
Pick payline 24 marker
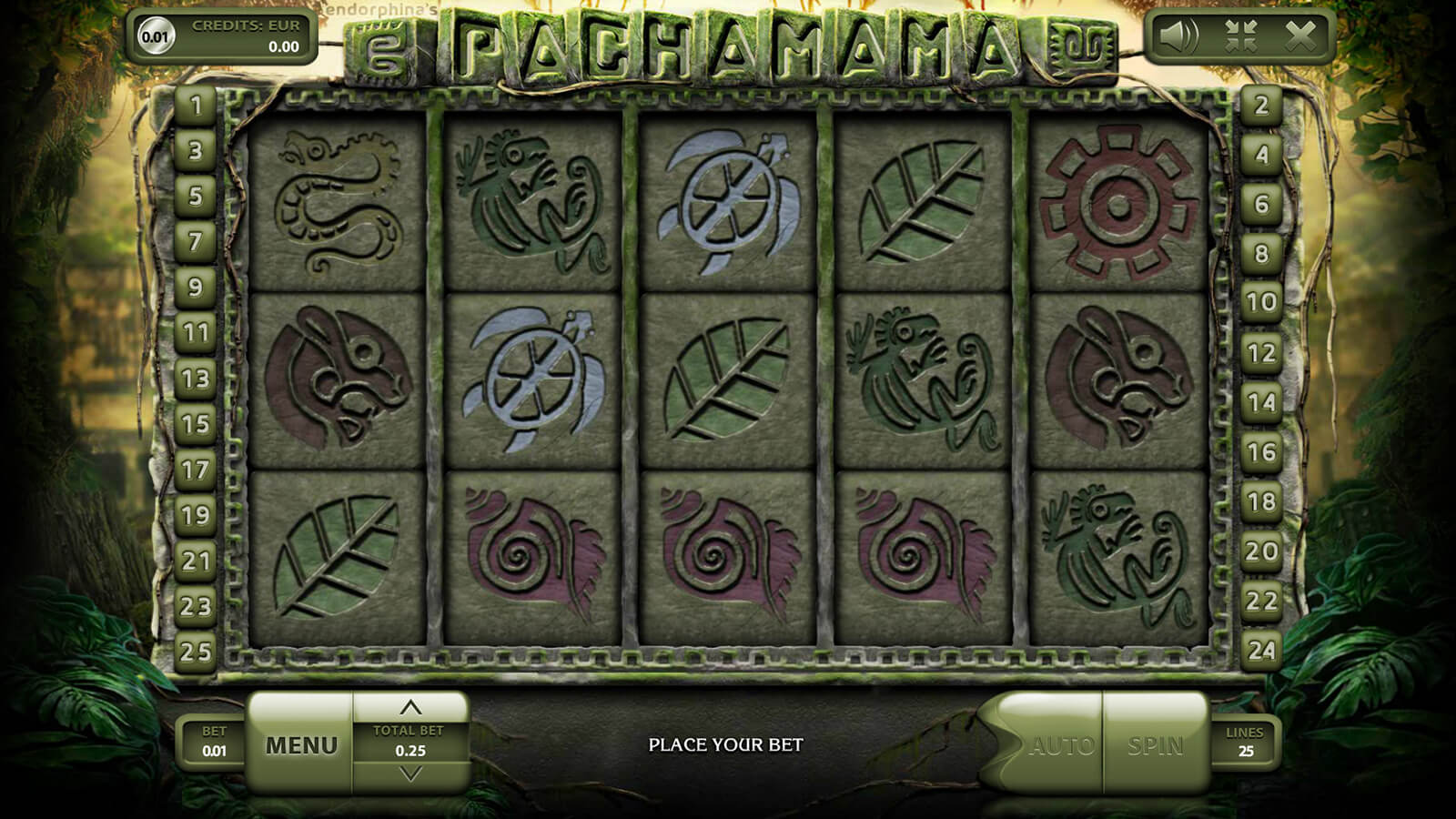[x=1260, y=650]
